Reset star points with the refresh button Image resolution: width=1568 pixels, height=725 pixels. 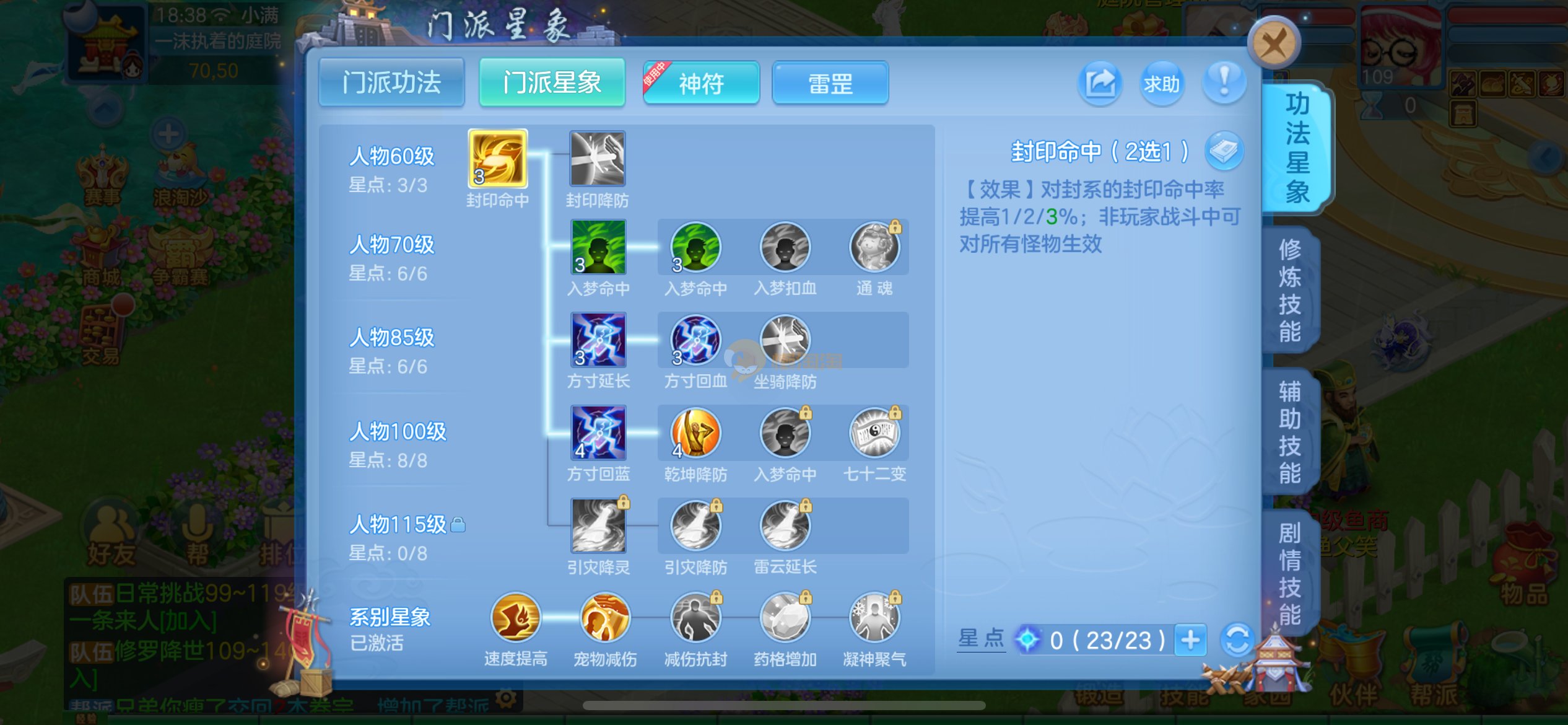1237,639
